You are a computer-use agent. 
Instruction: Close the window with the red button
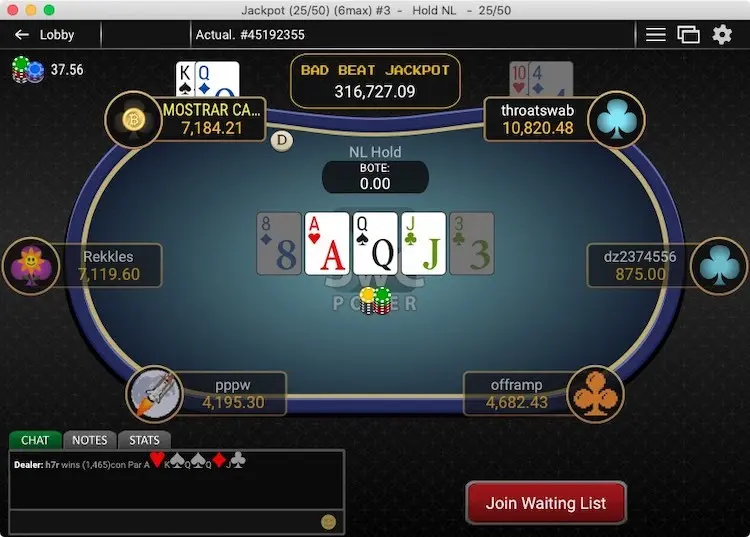coord(12,10)
